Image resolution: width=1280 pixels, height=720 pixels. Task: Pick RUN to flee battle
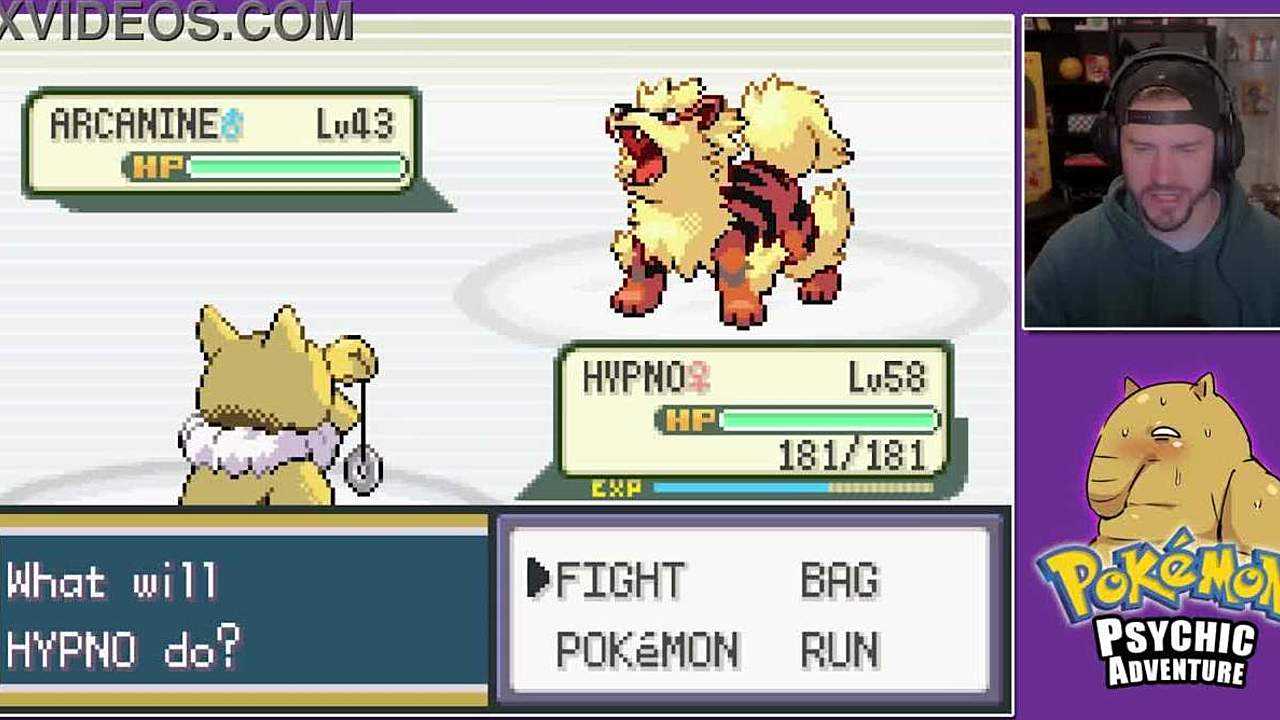point(840,651)
